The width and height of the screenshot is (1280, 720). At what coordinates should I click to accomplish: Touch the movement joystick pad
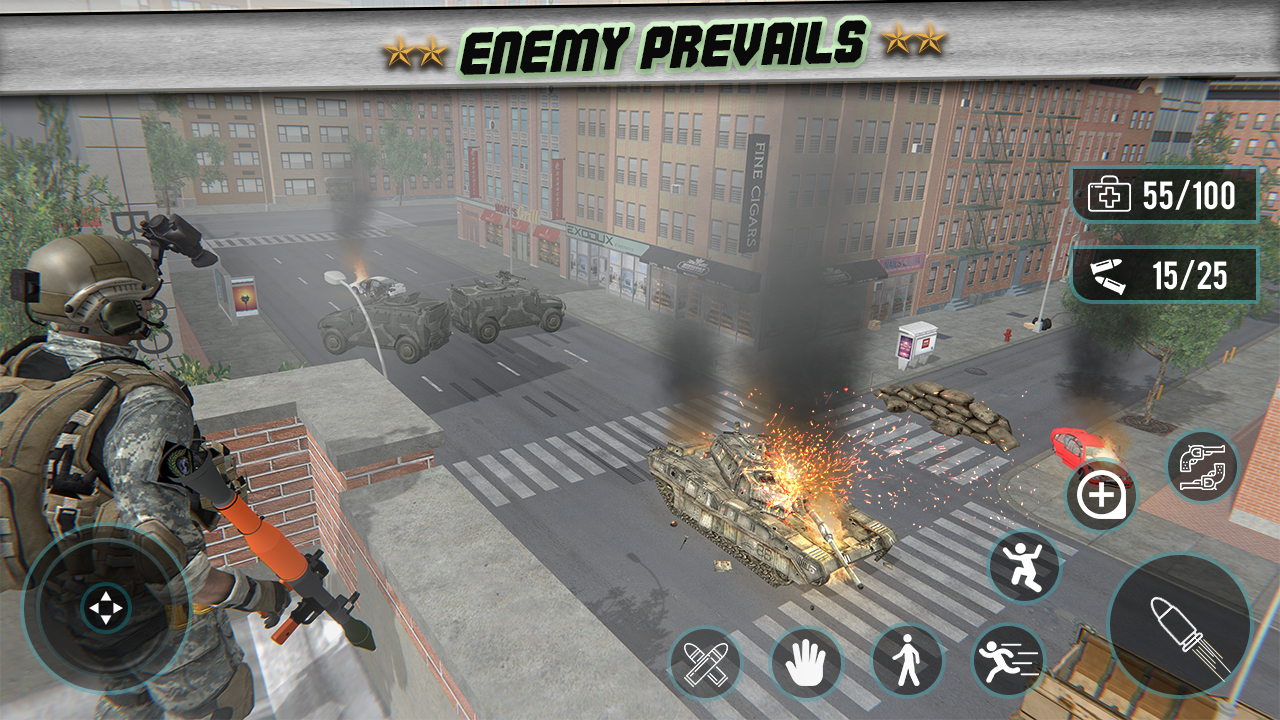point(106,608)
